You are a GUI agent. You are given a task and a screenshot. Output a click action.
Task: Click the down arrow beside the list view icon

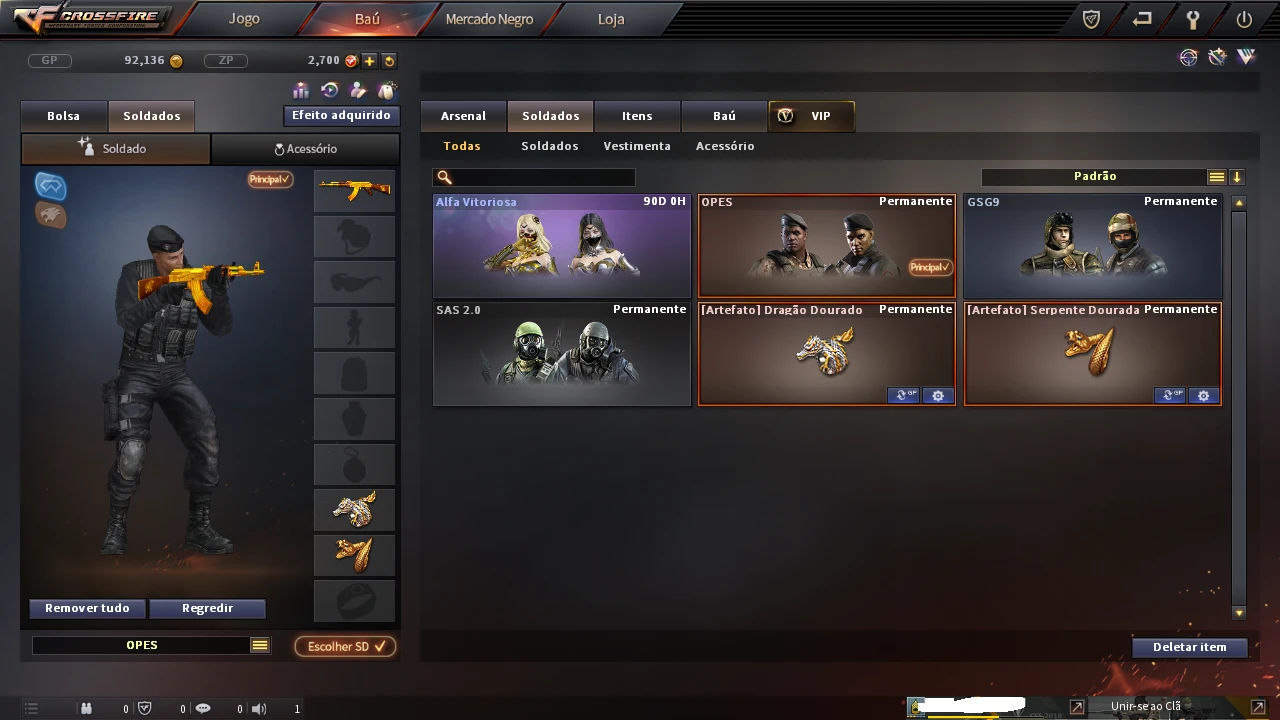[1237, 176]
